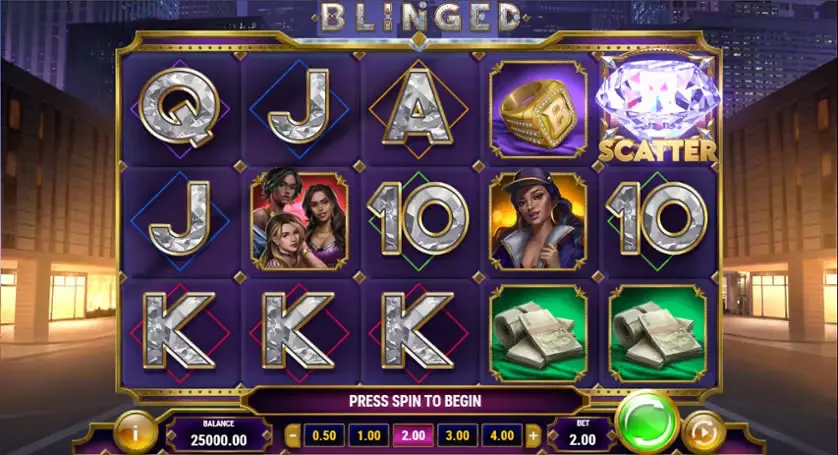Image resolution: width=838 pixels, height=455 pixels.
Task: Decrease the bet with the minus button
Action: click(x=293, y=436)
